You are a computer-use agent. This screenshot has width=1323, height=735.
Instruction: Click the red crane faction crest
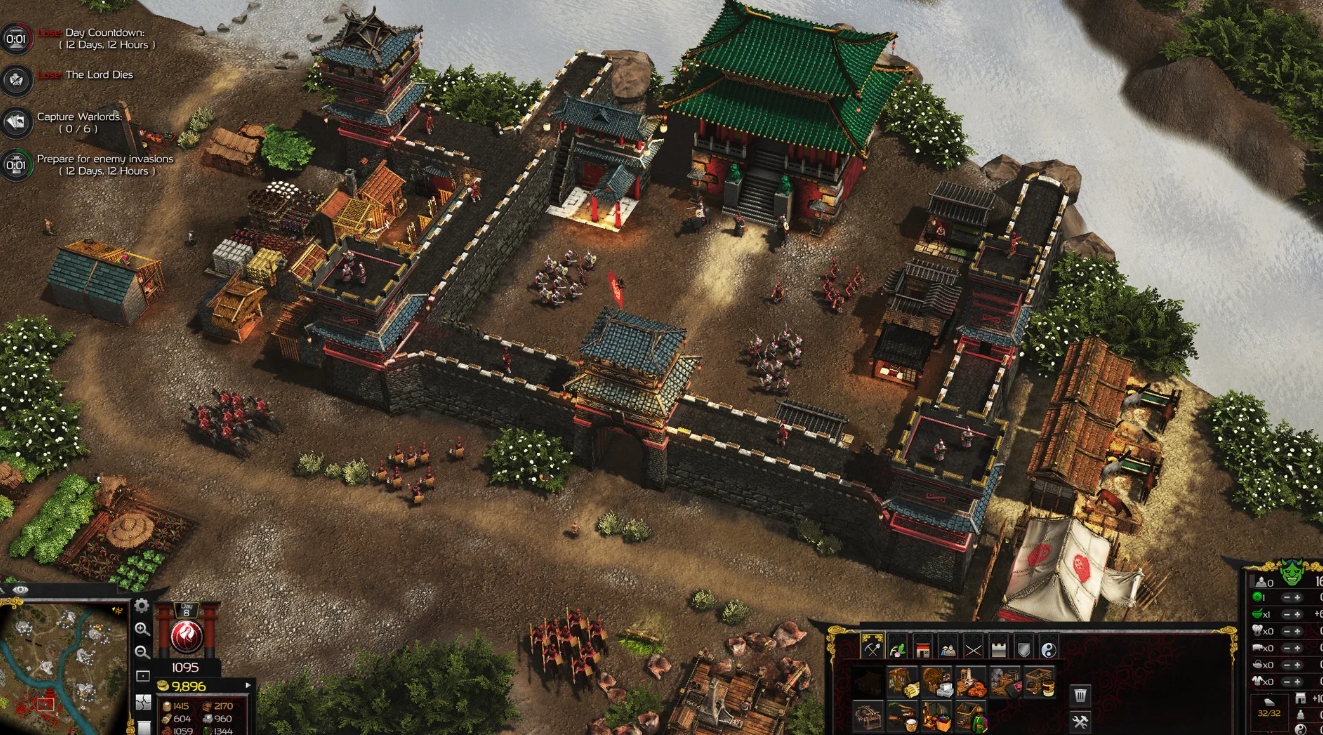[x=186, y=636]
